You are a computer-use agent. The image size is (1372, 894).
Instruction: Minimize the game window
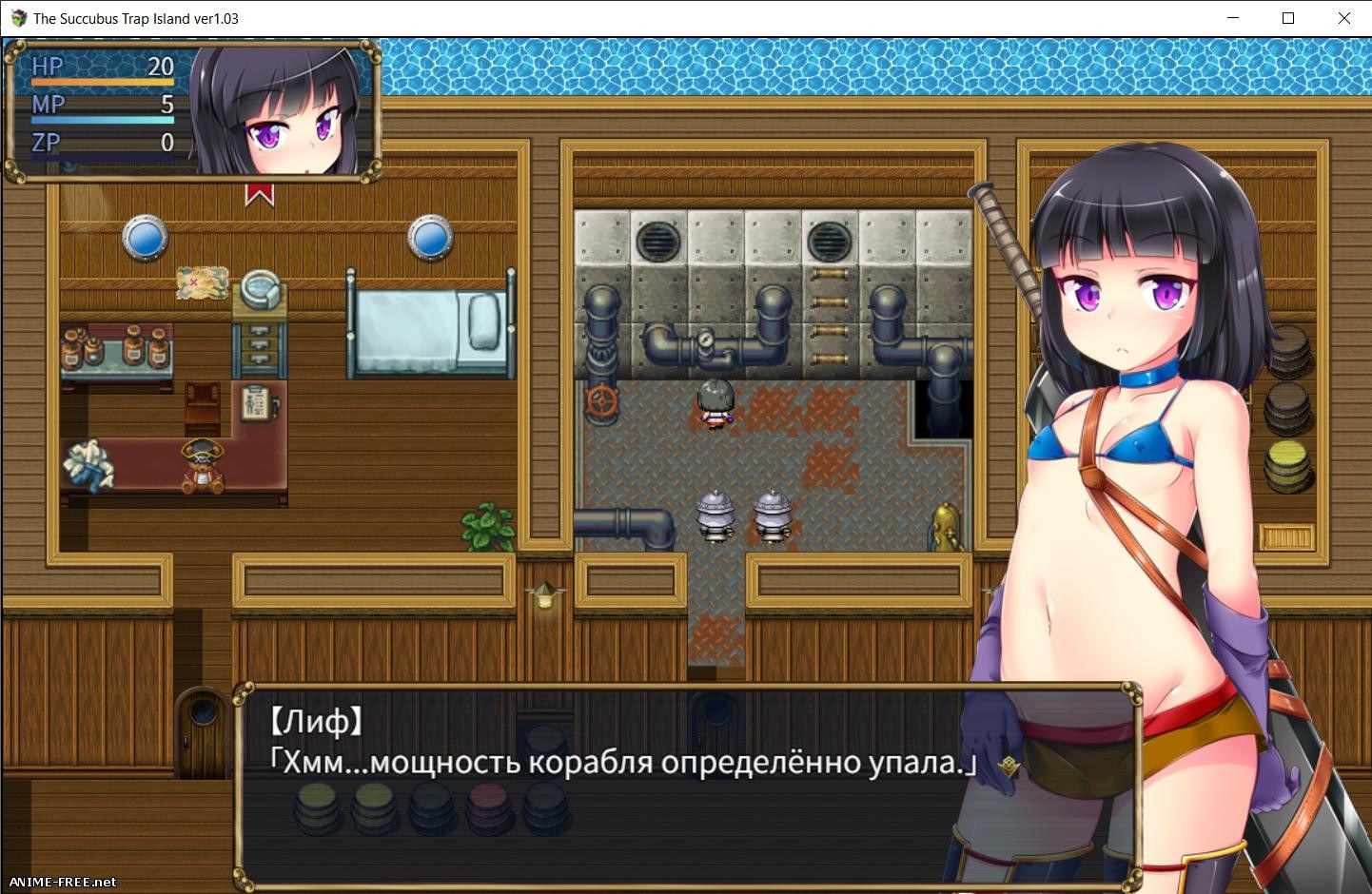[1233, 18]
